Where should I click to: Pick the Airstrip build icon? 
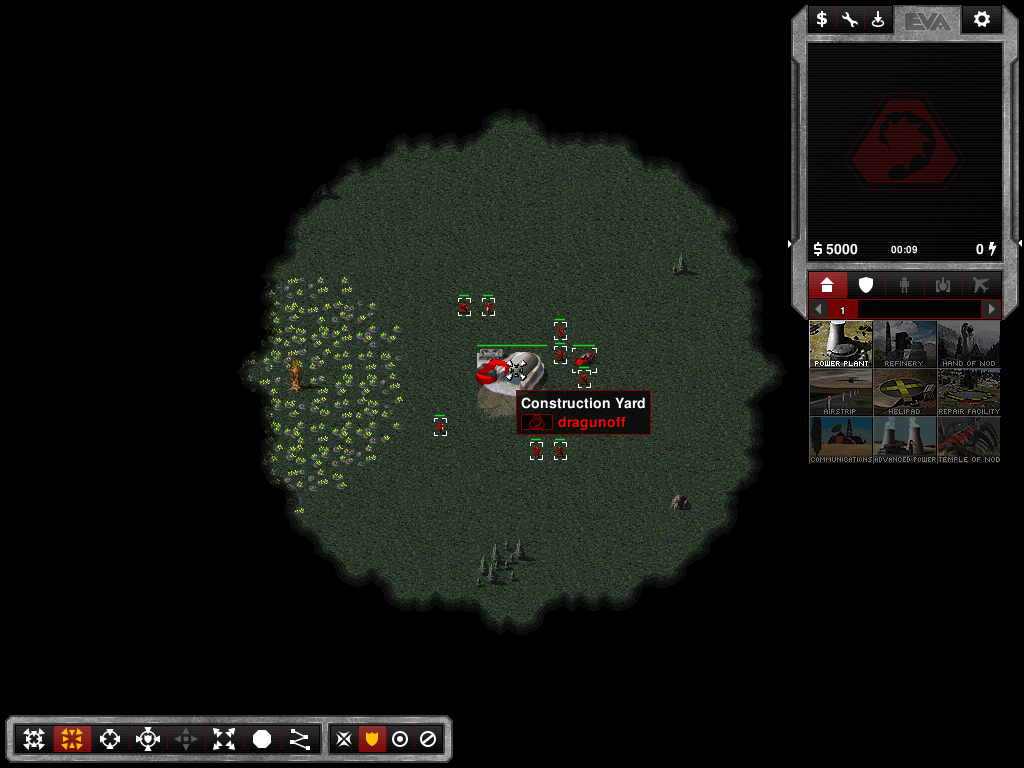tap(841, 392)
